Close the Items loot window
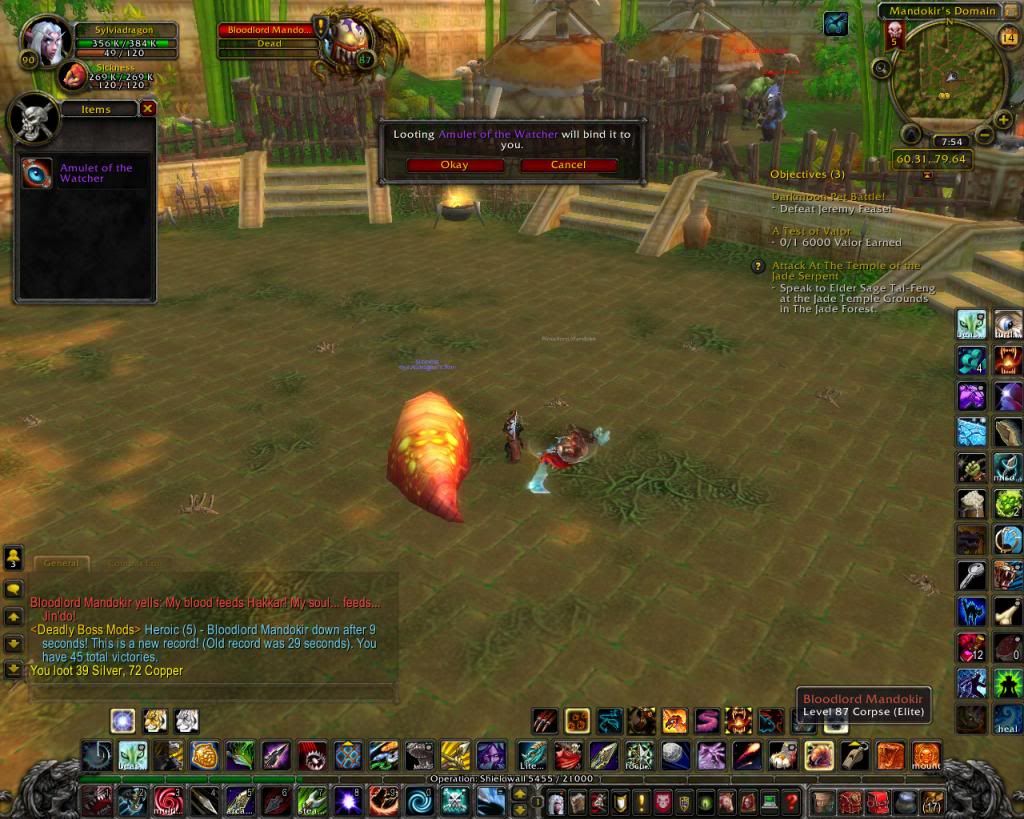This screenshot has height=819, width=1024. 148,108
